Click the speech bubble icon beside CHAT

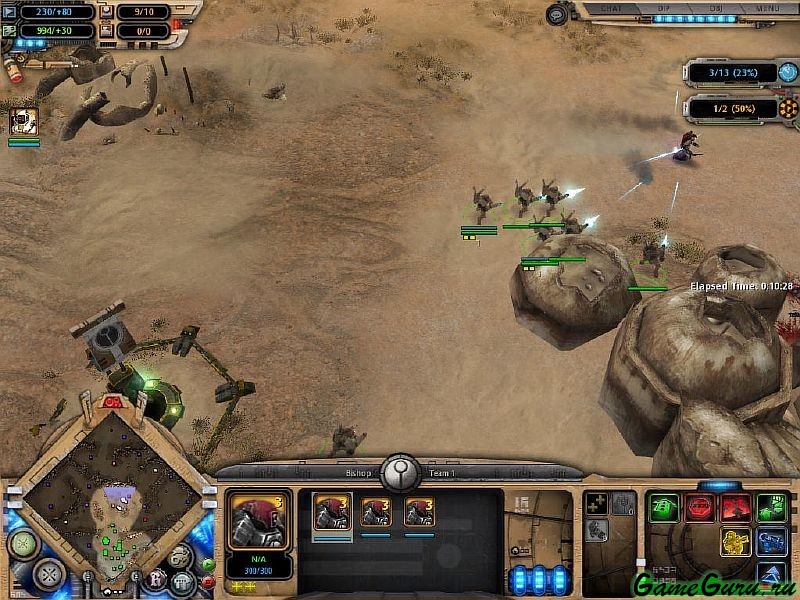tap(558, 13)
